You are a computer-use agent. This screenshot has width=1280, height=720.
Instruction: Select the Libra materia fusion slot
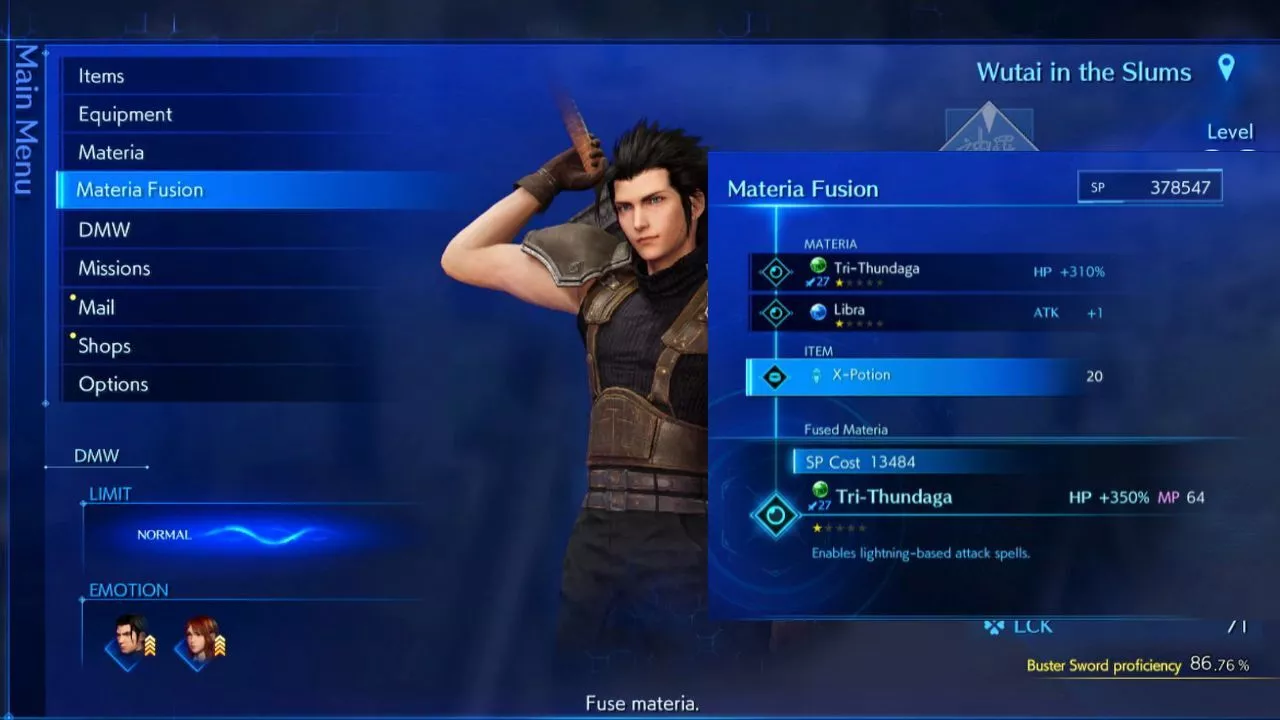849,312
